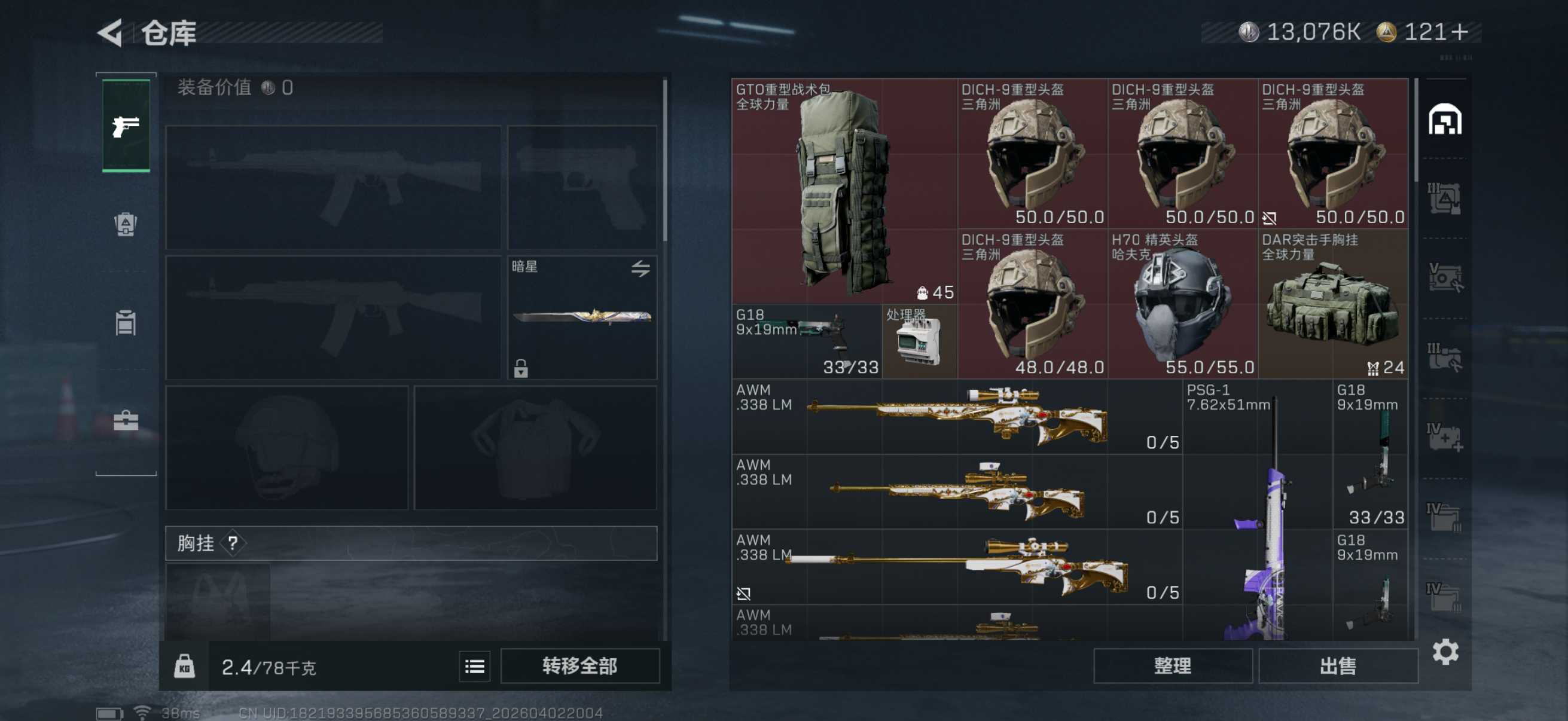1568x721 pixels.
Task: Switch to the briefcase safe box tab
Action: 126,420
